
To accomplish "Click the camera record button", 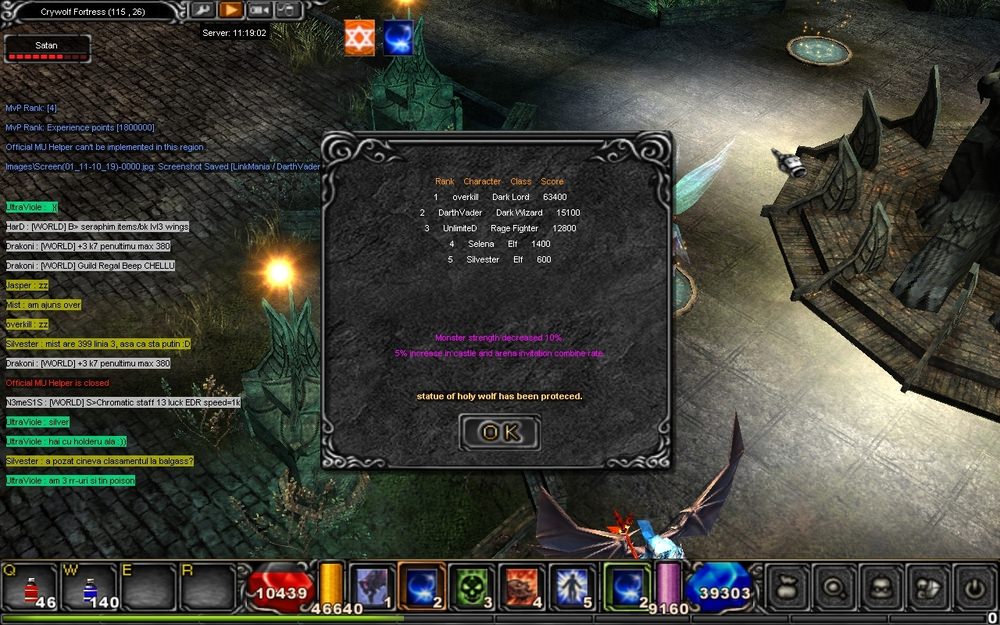I will coord(259,10).
